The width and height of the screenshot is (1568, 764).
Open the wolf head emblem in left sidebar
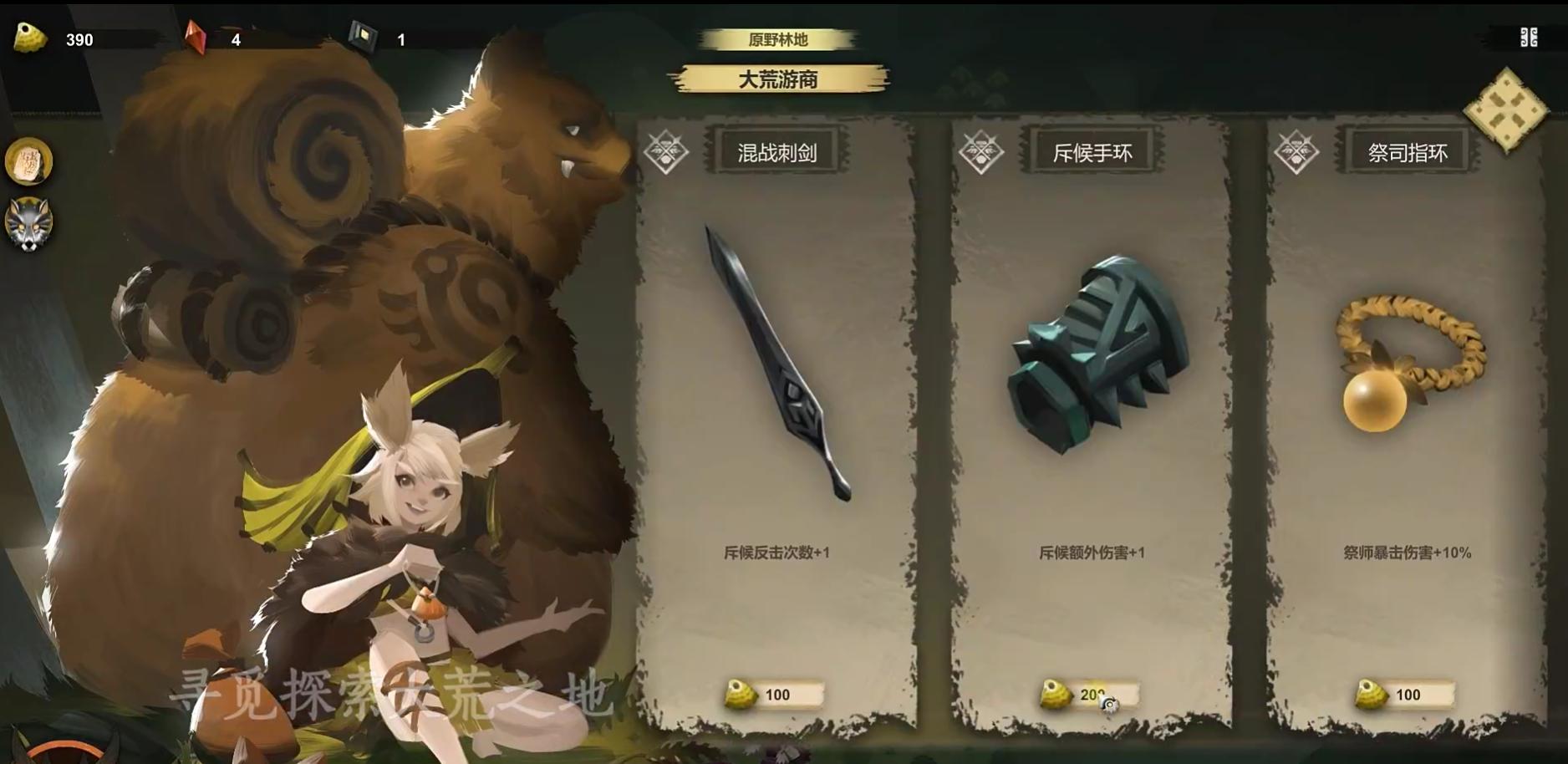[31, 224]
